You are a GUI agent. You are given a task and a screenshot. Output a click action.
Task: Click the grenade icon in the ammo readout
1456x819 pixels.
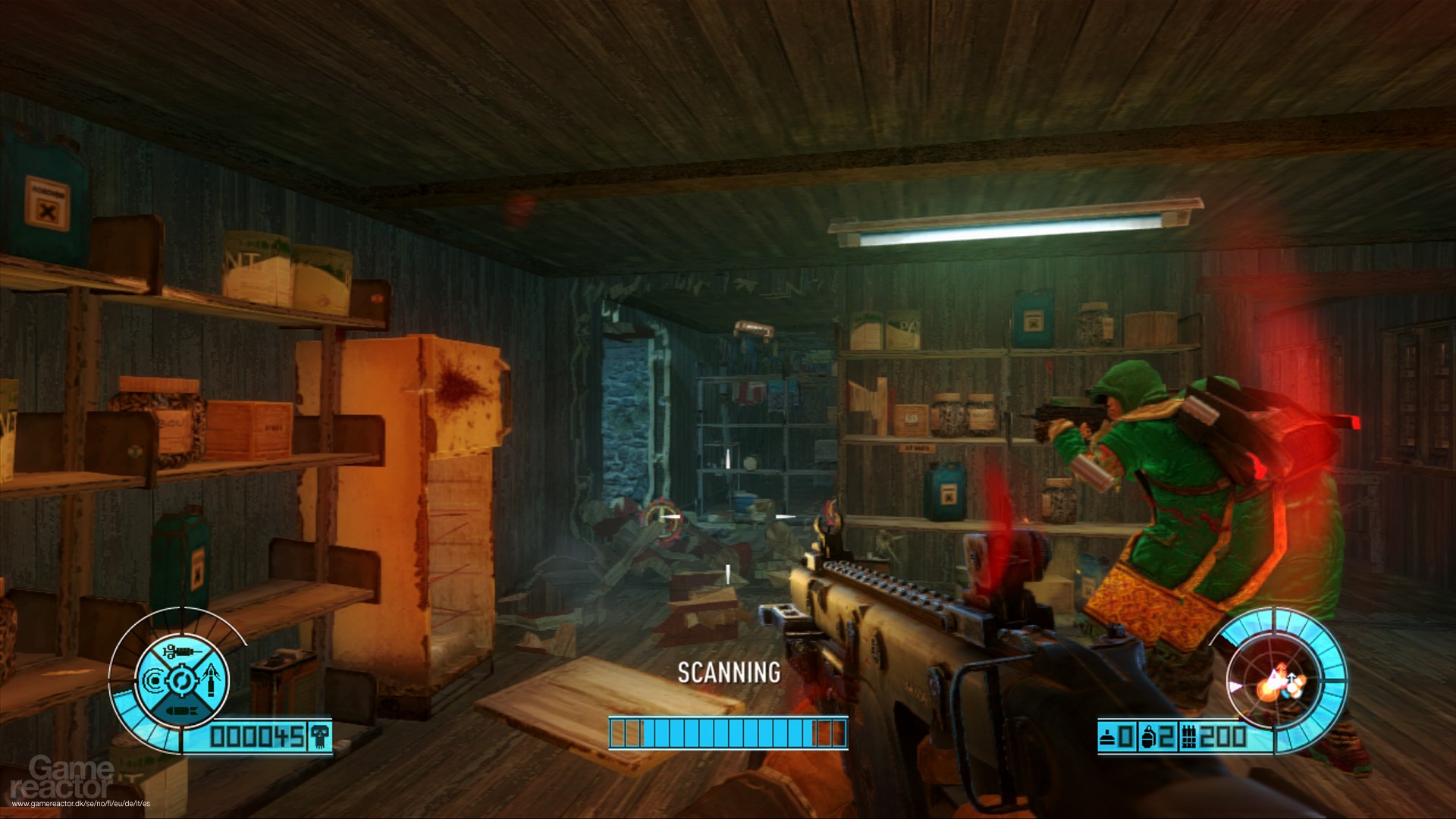point(1149,736)
